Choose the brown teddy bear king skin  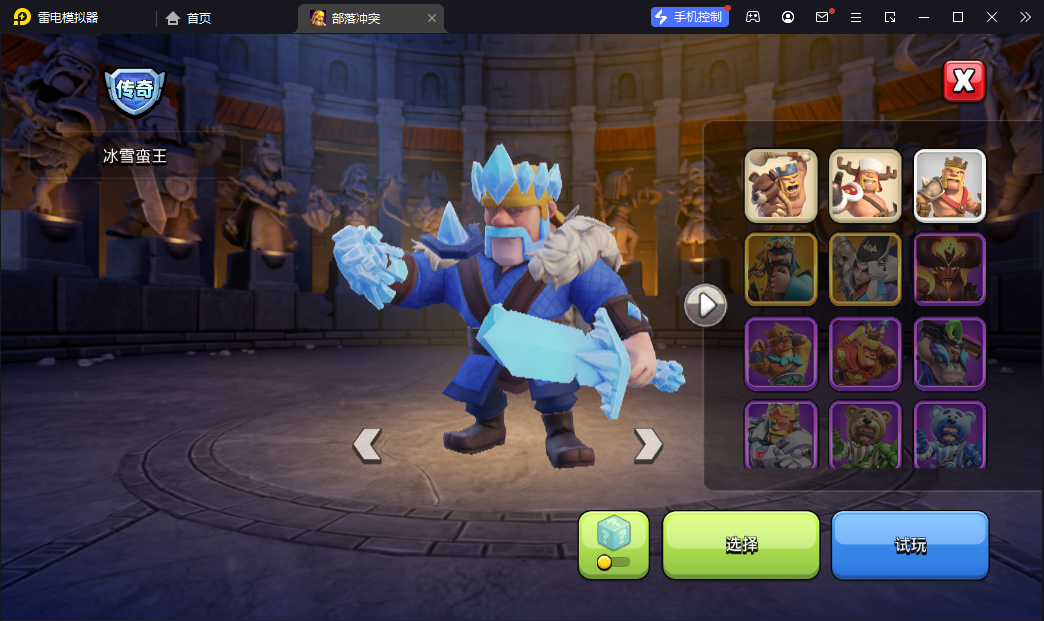click(865, 435)
